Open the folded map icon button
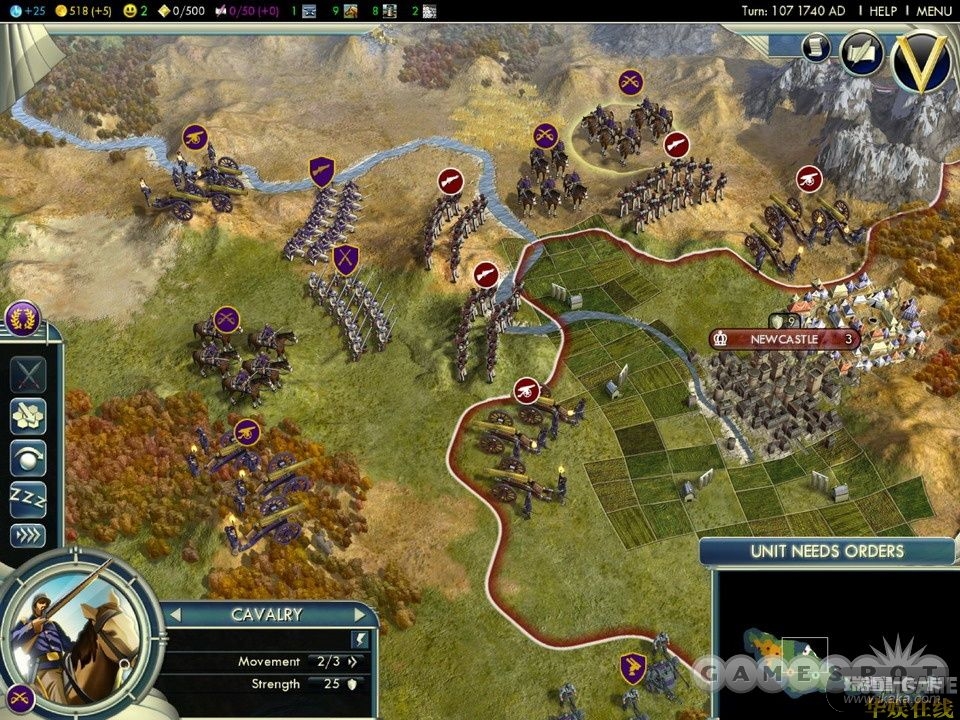Screen dimensions: 960x720 860,52
